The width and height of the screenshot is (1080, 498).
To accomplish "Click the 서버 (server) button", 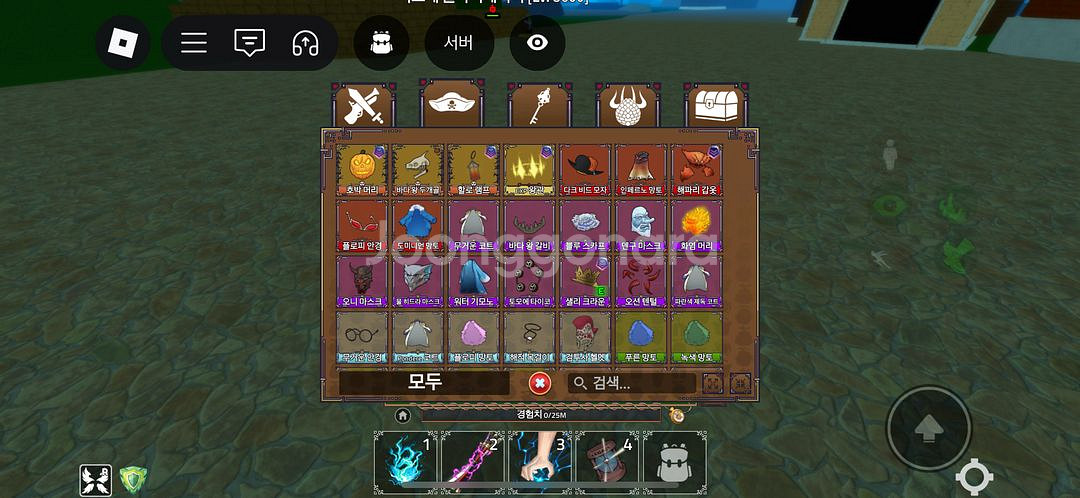I will click(458, 43).
